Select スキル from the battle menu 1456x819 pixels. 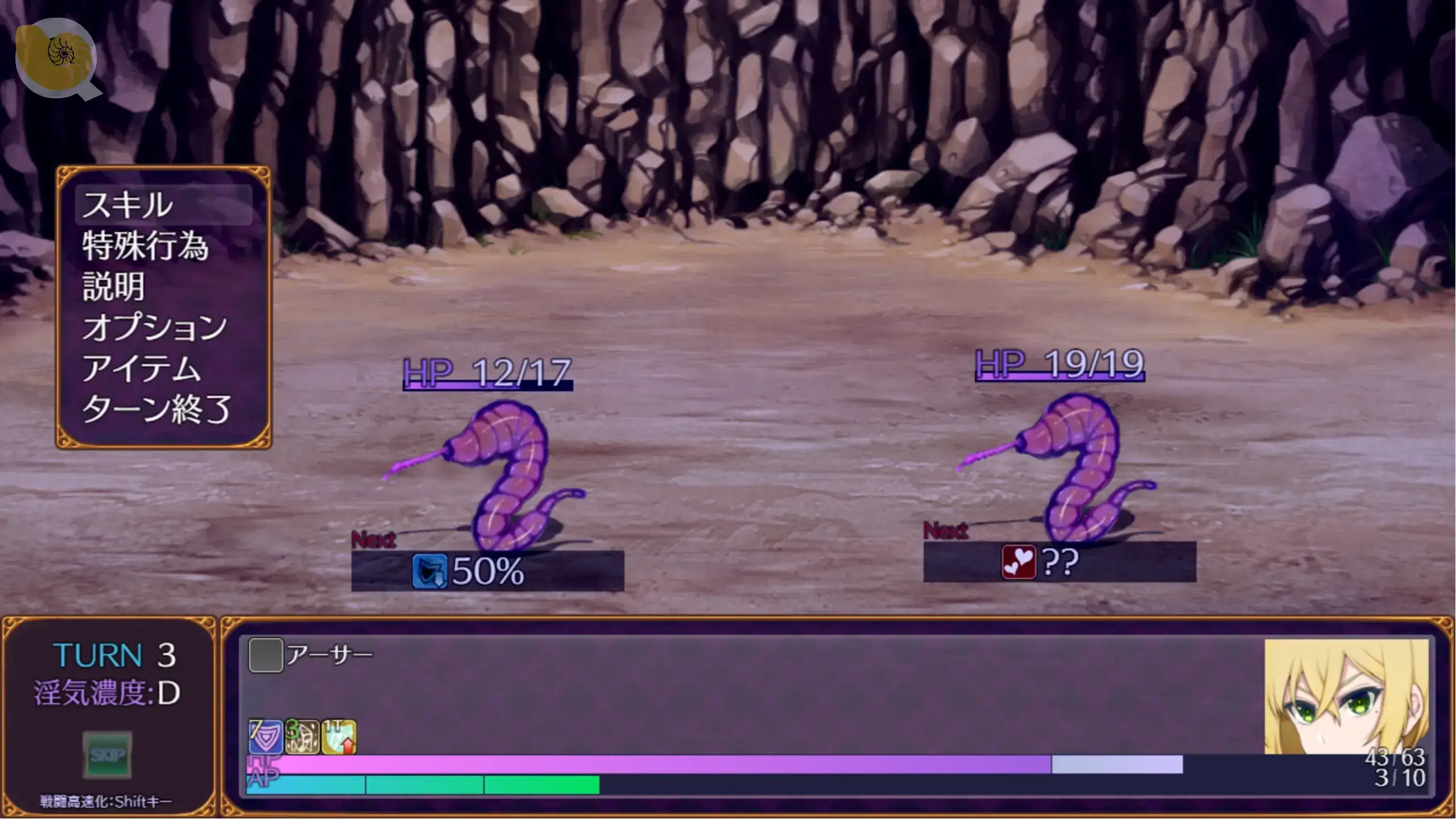(127, 205)
